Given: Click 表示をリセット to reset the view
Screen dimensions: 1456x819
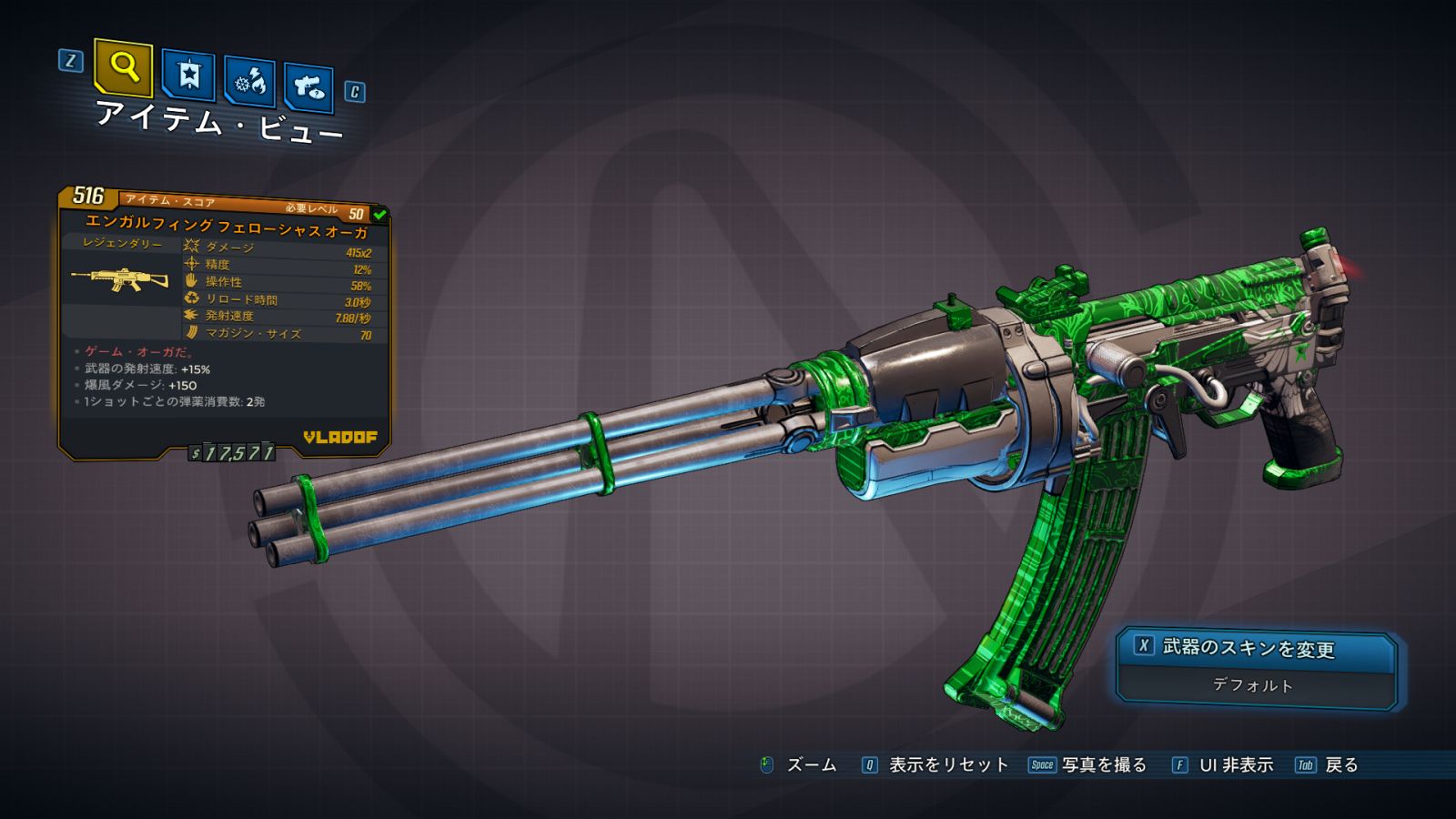Looking at the screenshot, I should tap(947, 765).
